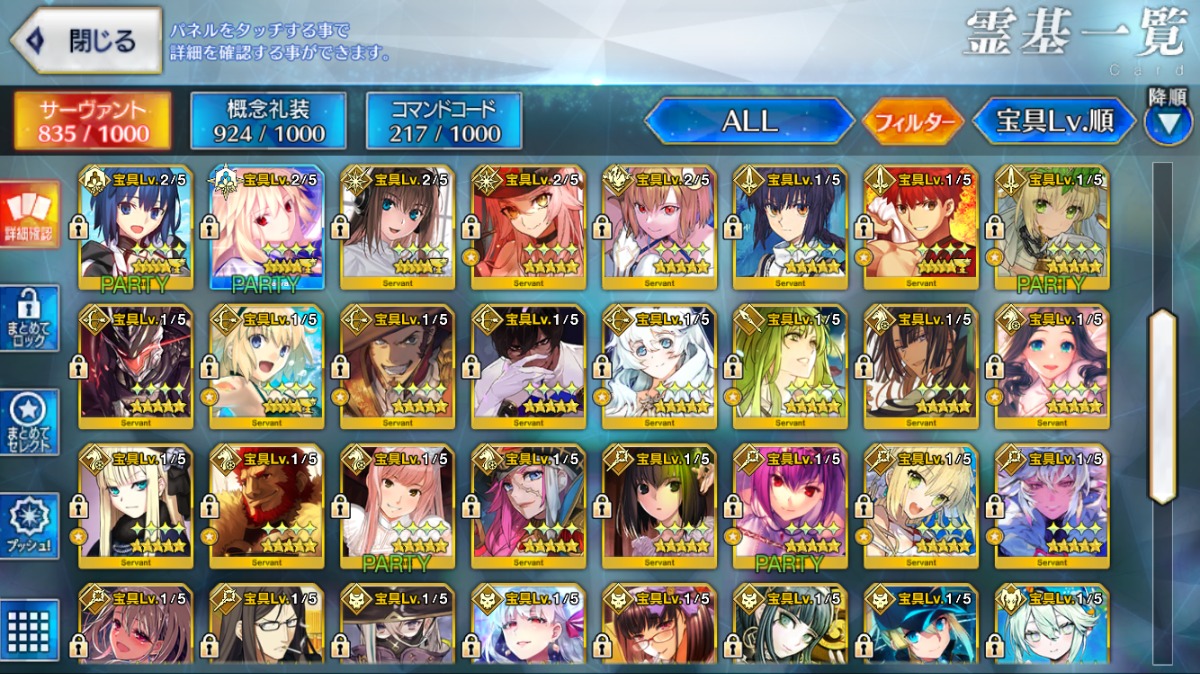The height and width of the screenshot is (674, 1200).
Task: Open the プッシュ! push button
Action: click(x=30, y=526)
